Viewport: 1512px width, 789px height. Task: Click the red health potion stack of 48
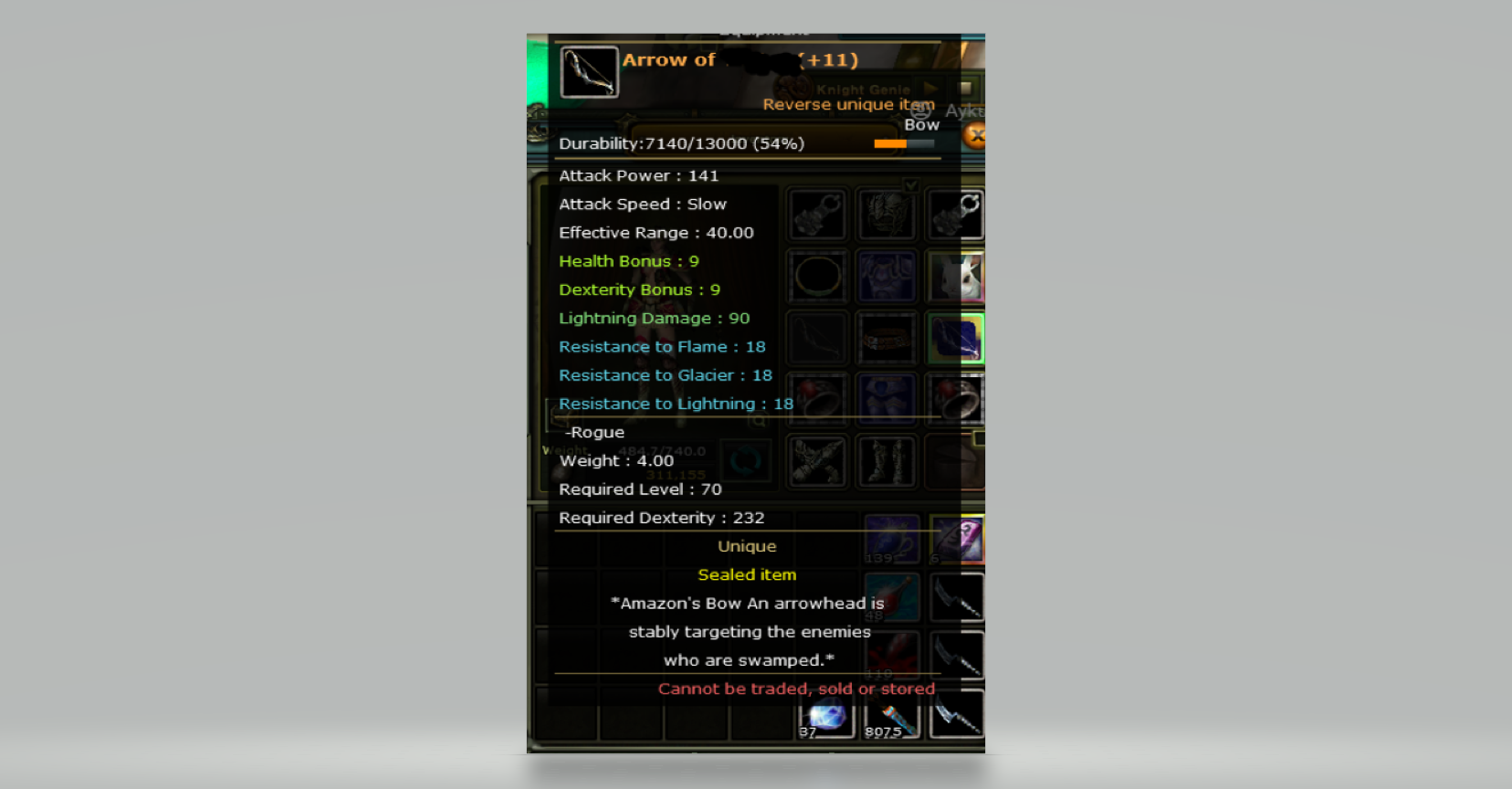coord(891,596)
